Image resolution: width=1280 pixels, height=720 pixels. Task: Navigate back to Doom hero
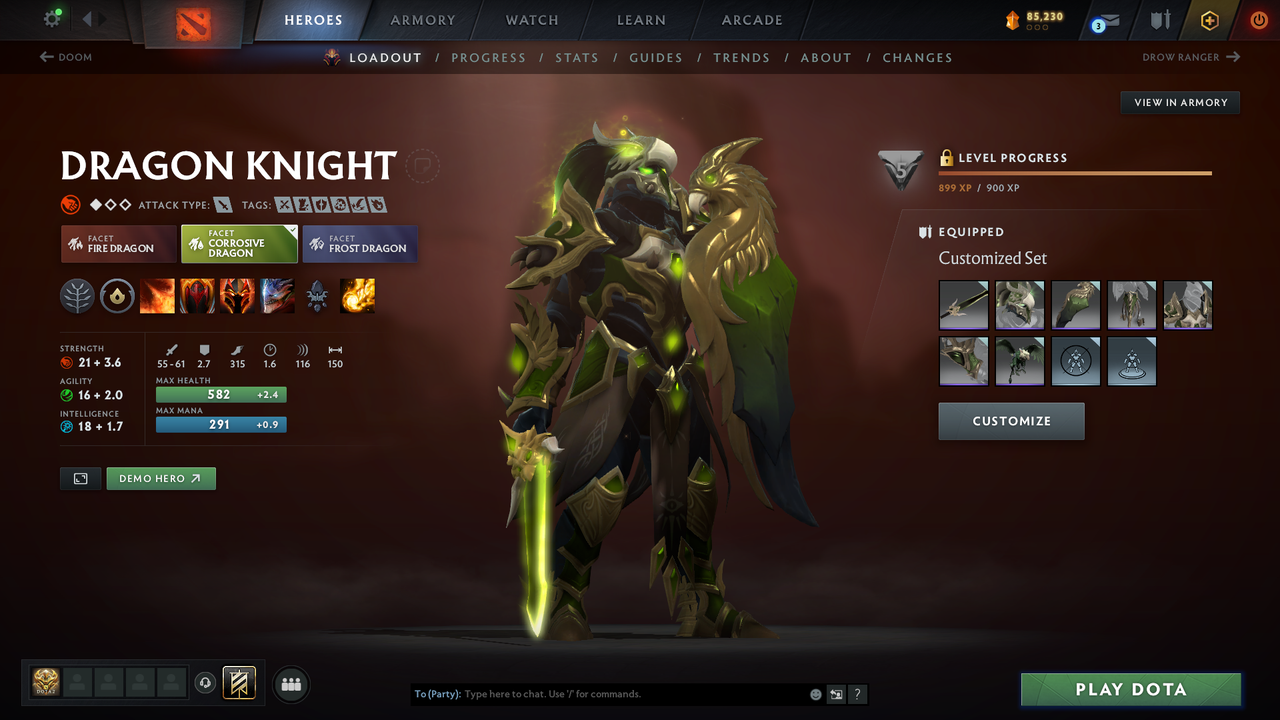pos(66,57)
